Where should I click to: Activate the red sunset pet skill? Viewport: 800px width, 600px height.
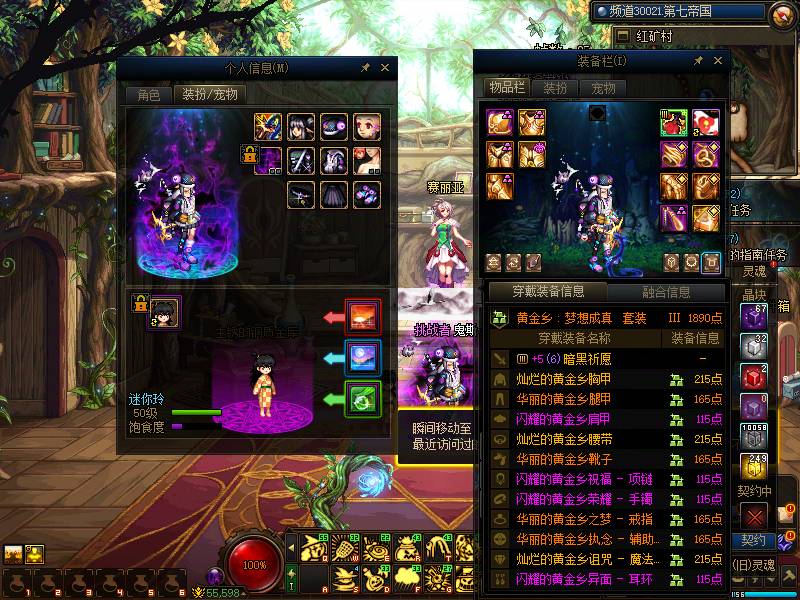361,317
